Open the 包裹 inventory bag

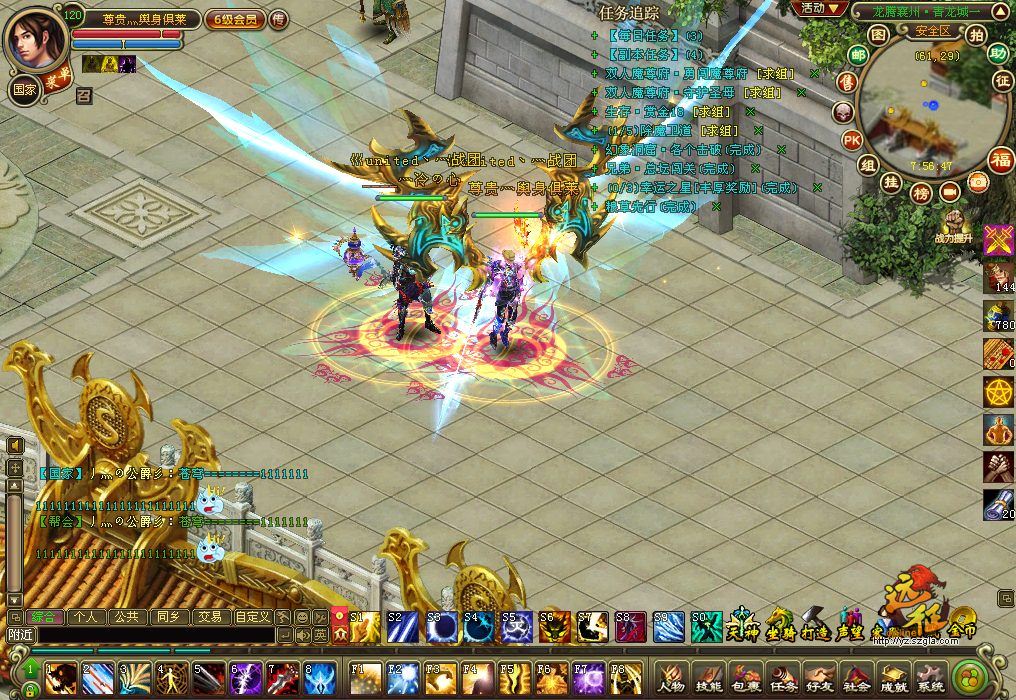coord(745,680)
